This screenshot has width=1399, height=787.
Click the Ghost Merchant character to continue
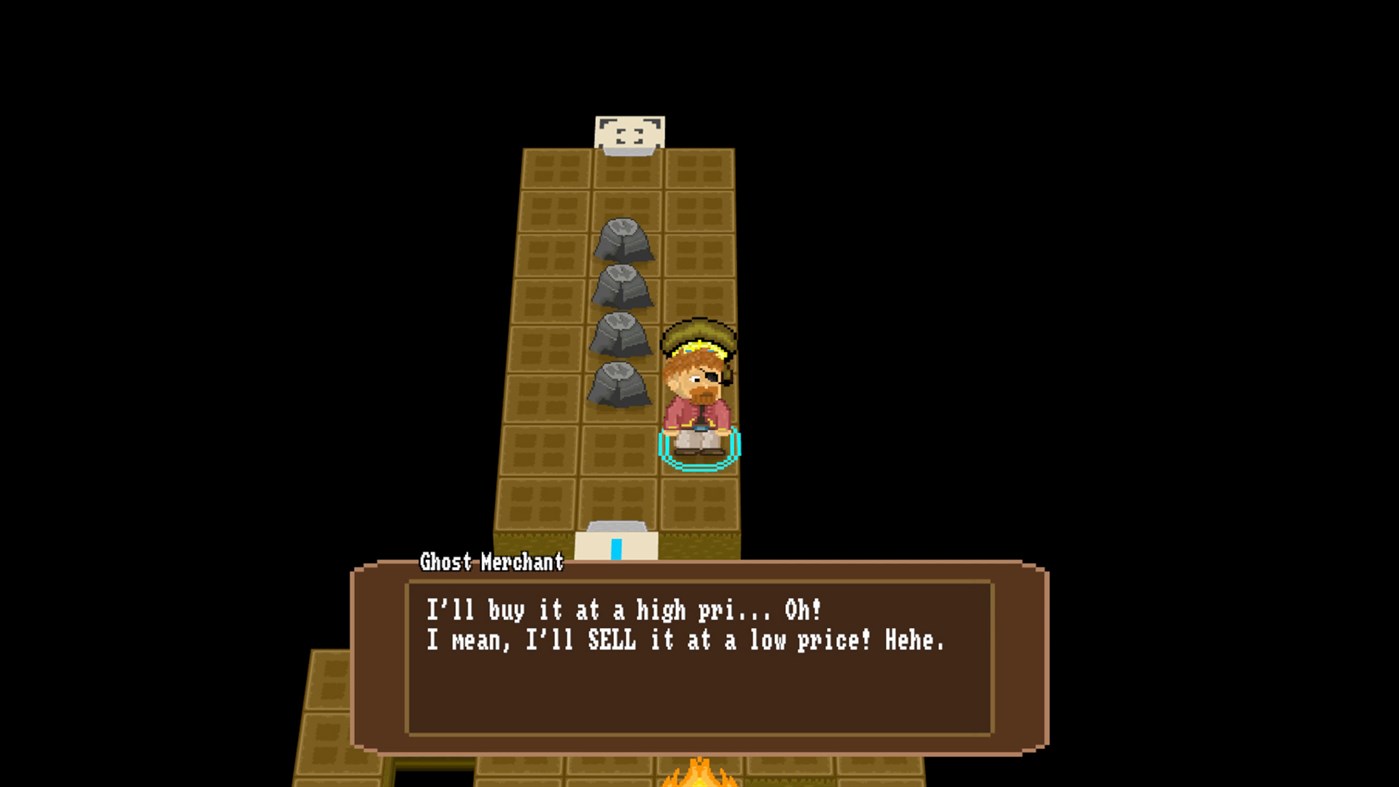point(698,390)
